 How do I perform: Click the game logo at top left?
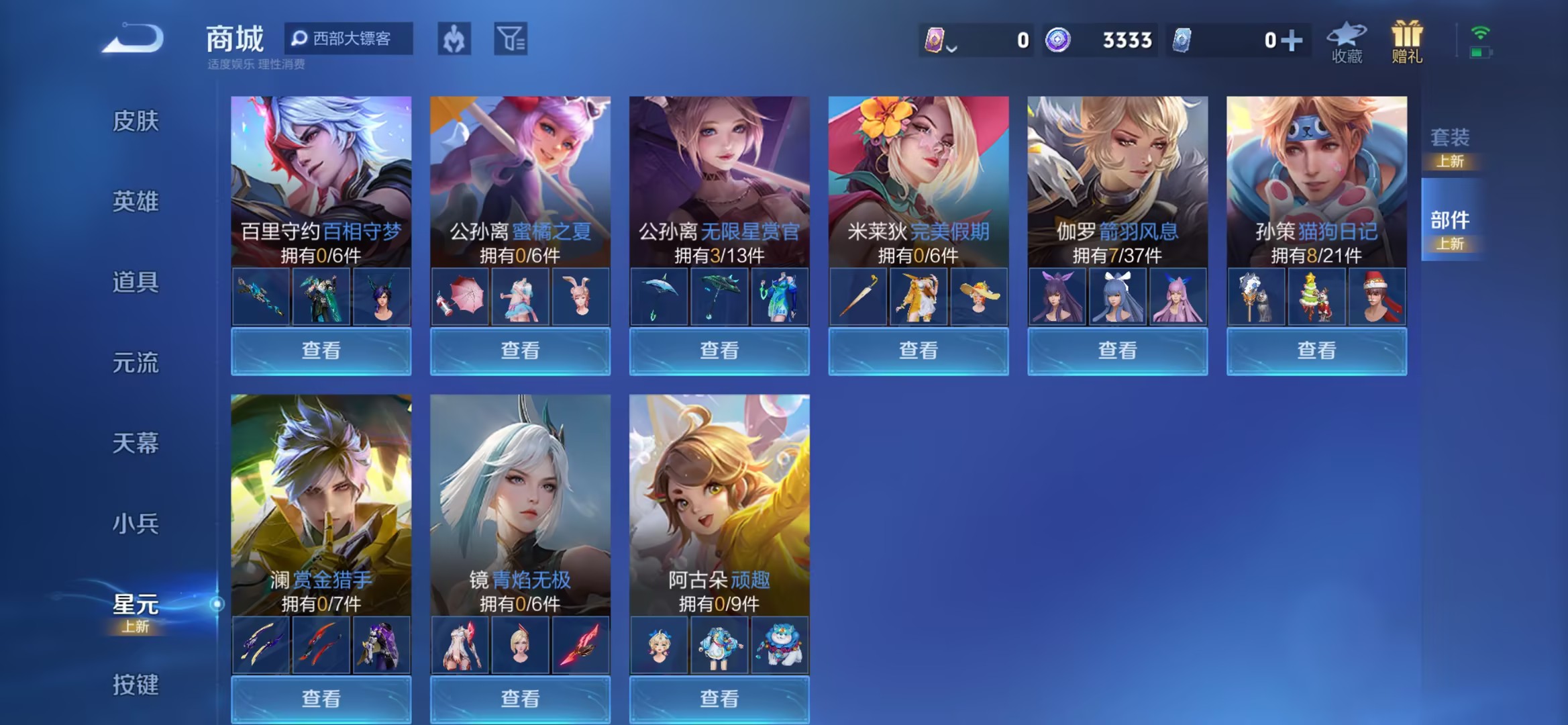pyautogui.click(x=133, y=38)
